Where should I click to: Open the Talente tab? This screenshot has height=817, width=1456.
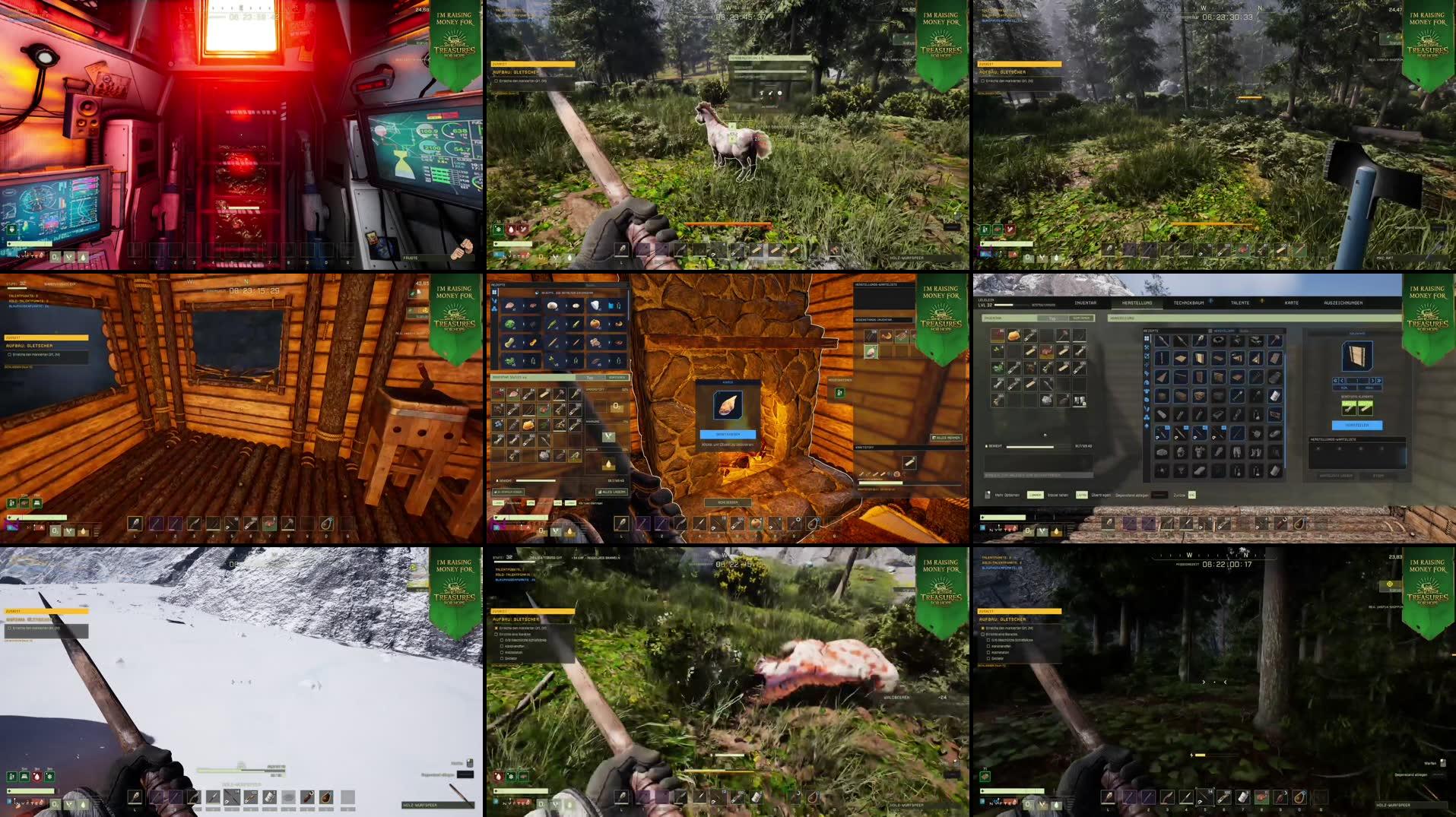pyautogui.click(x=1240, y=302)
